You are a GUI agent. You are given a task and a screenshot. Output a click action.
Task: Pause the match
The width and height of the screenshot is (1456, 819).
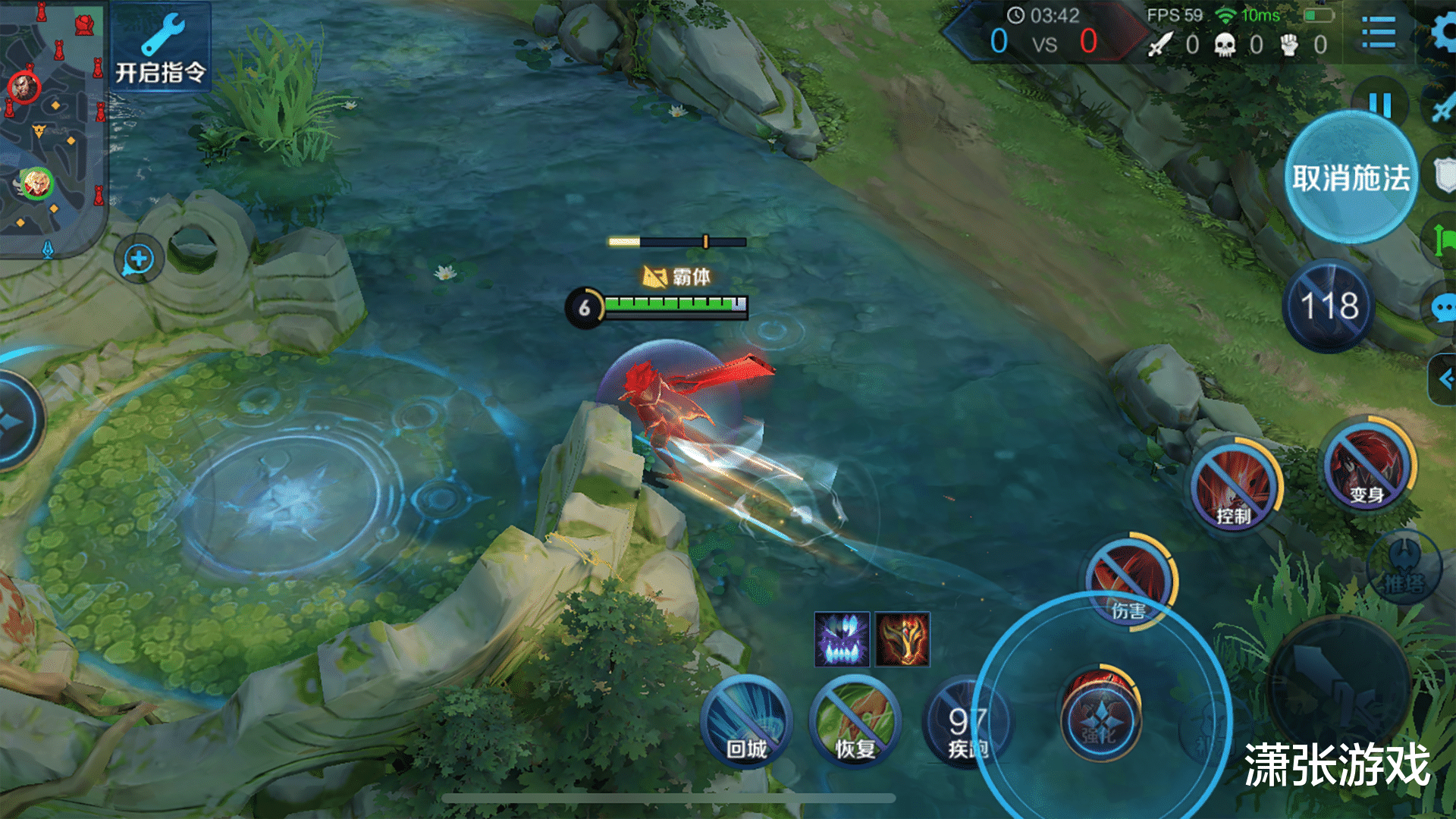point(1379,104)
